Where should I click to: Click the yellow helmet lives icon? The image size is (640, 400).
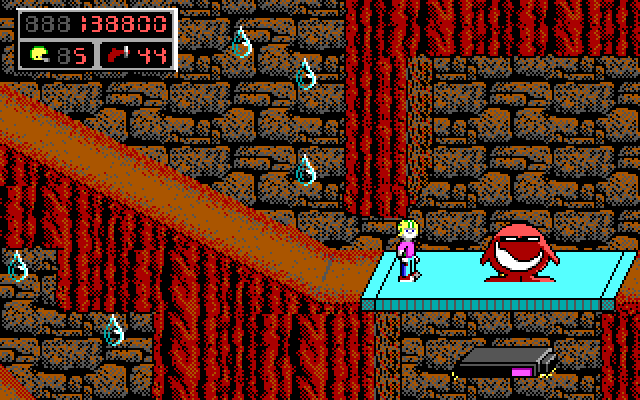point(39,55)
